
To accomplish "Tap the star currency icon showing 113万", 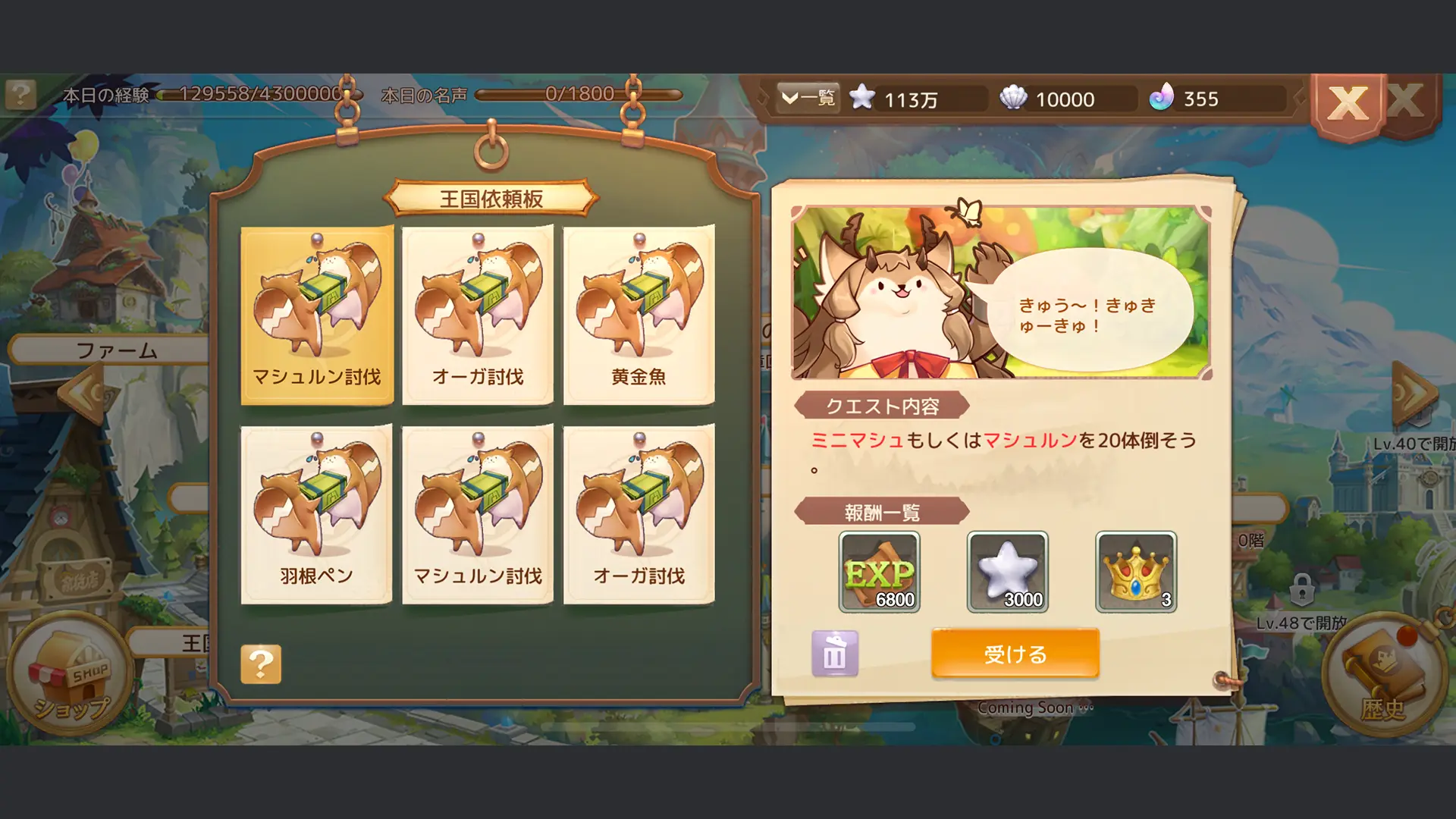I will pos(864,99).
